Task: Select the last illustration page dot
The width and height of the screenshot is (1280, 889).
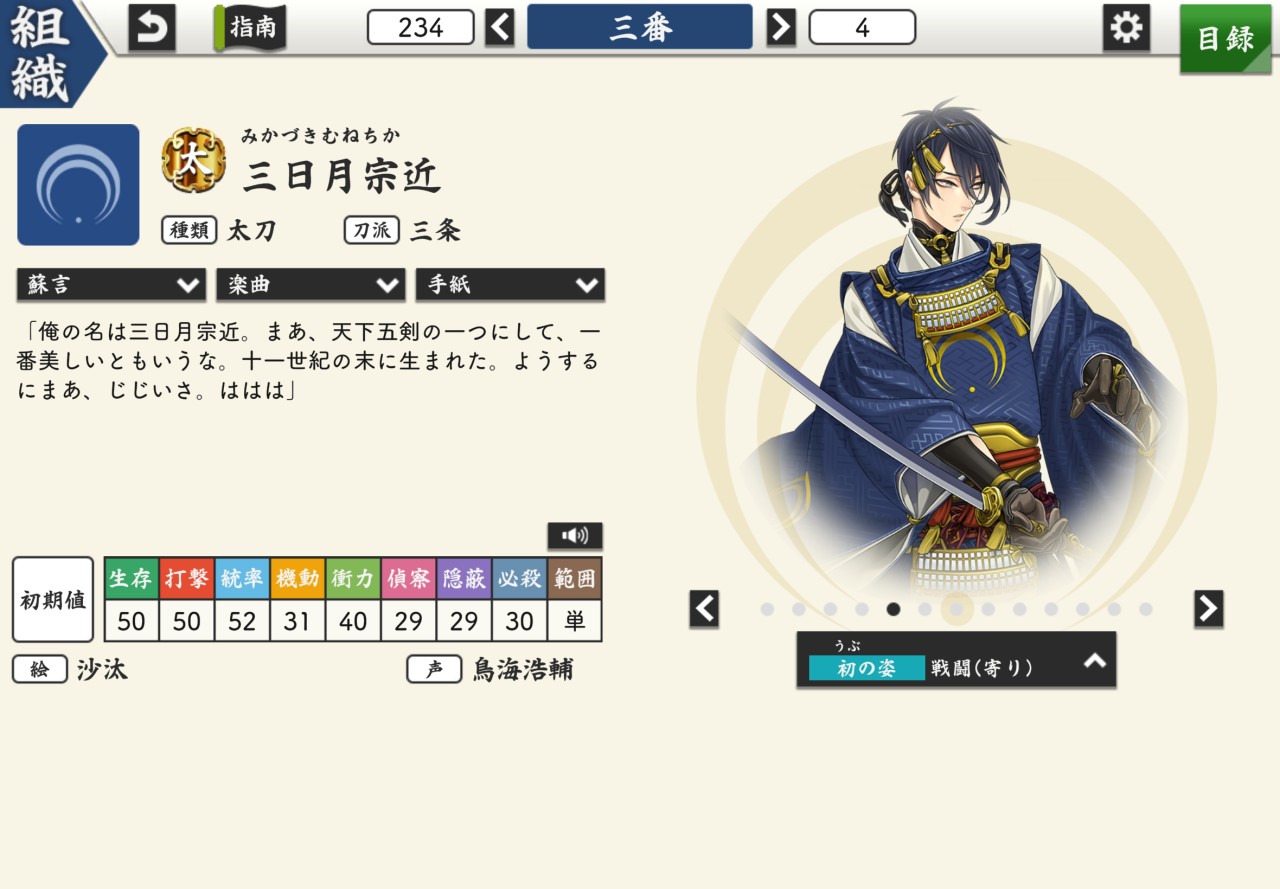Action: pos(1146,609)
